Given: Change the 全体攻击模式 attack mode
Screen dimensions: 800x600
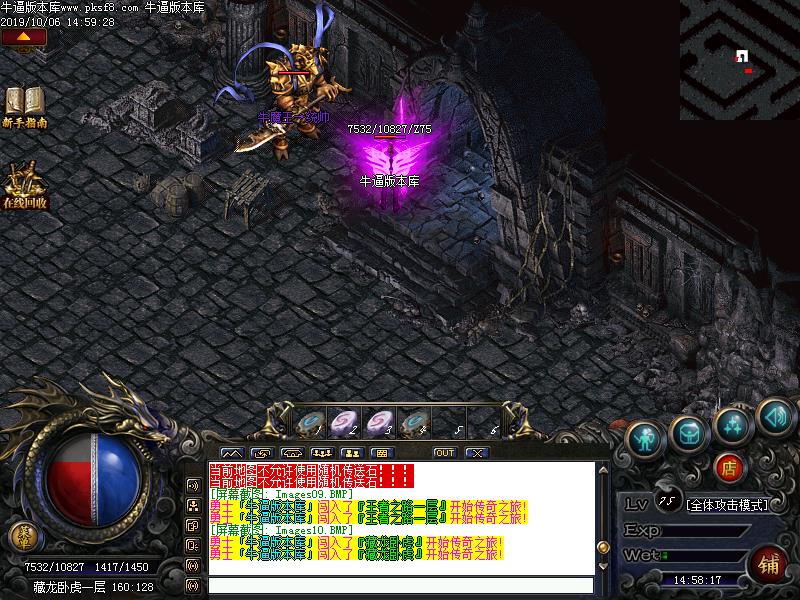Looking at the screenshot, I should coord(727,505).
